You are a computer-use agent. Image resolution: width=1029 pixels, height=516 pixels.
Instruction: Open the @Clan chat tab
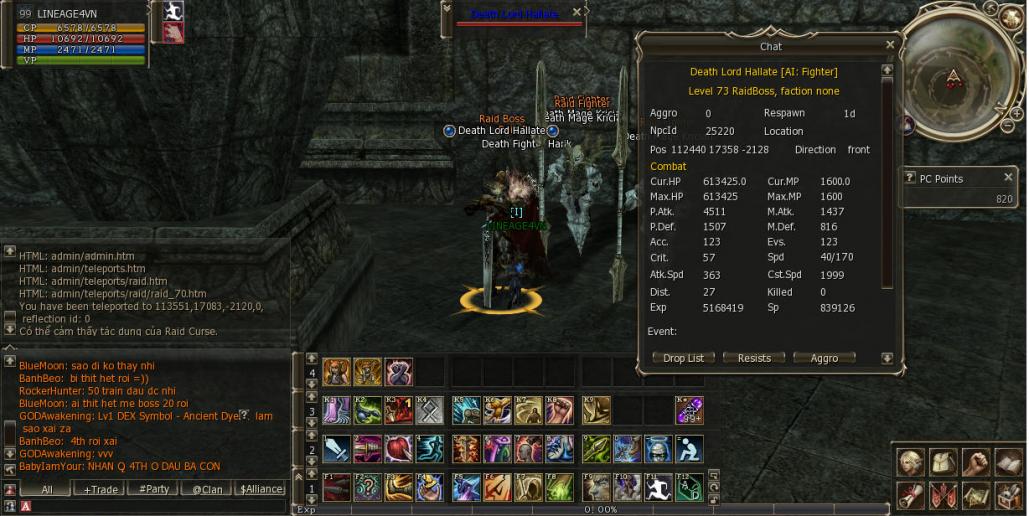pyautogui.click(x=207, y=489)
